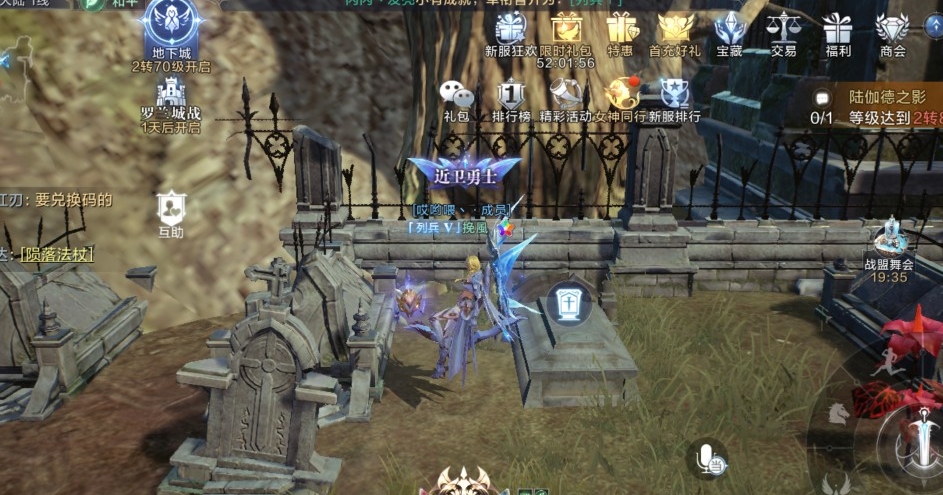943x495 pixels.
Task: Open the 特惠 special offers icon
Action: coord(620,28)
